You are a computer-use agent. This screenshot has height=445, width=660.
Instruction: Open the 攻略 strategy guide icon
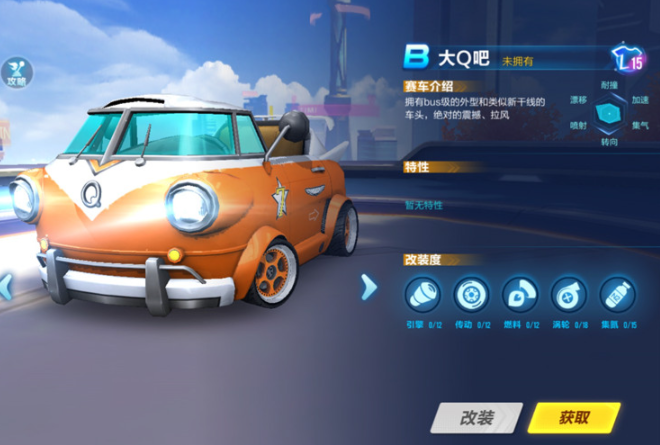point(17,72)
